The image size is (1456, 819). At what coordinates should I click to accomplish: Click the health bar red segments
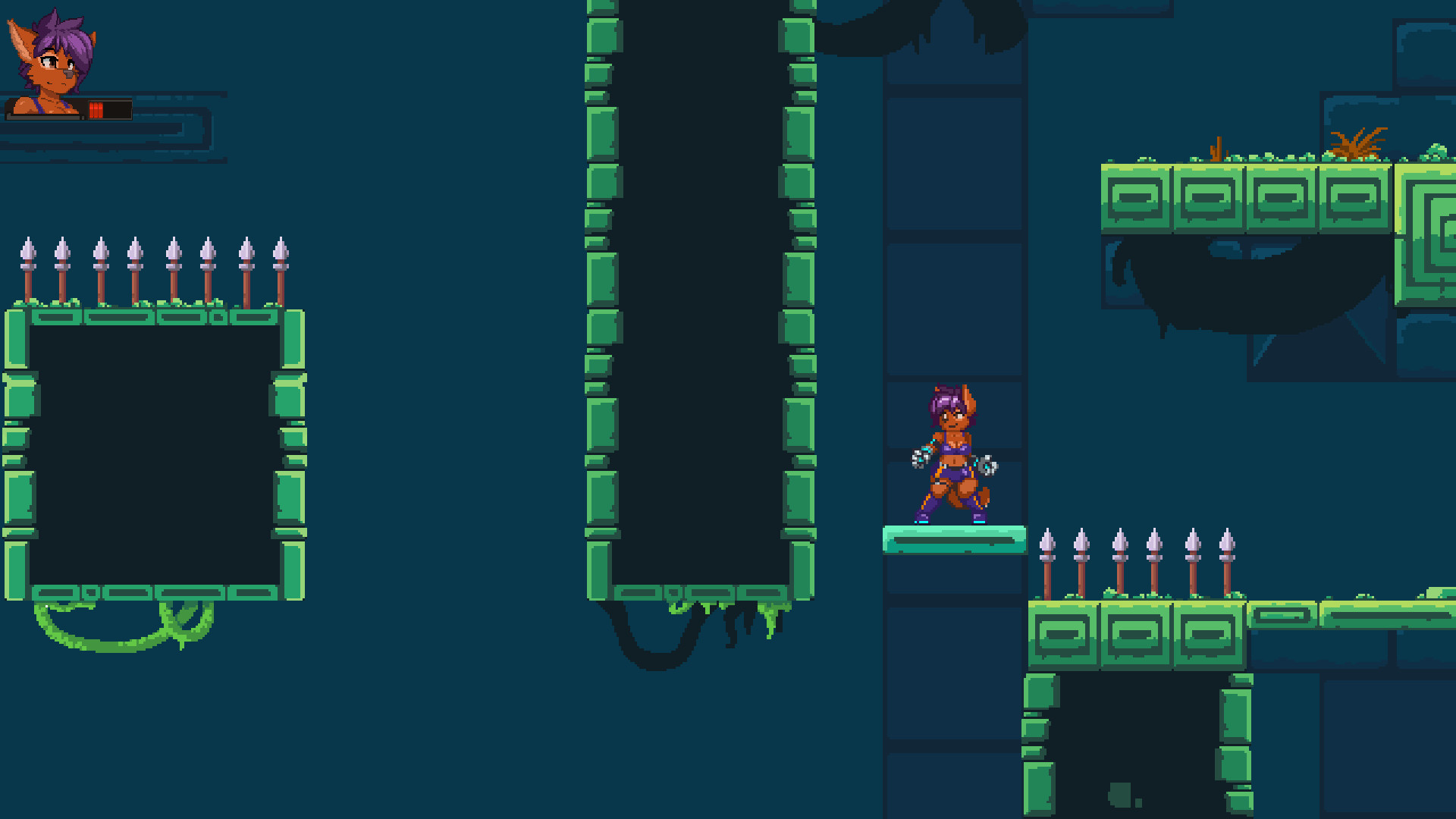click(97, 108)
